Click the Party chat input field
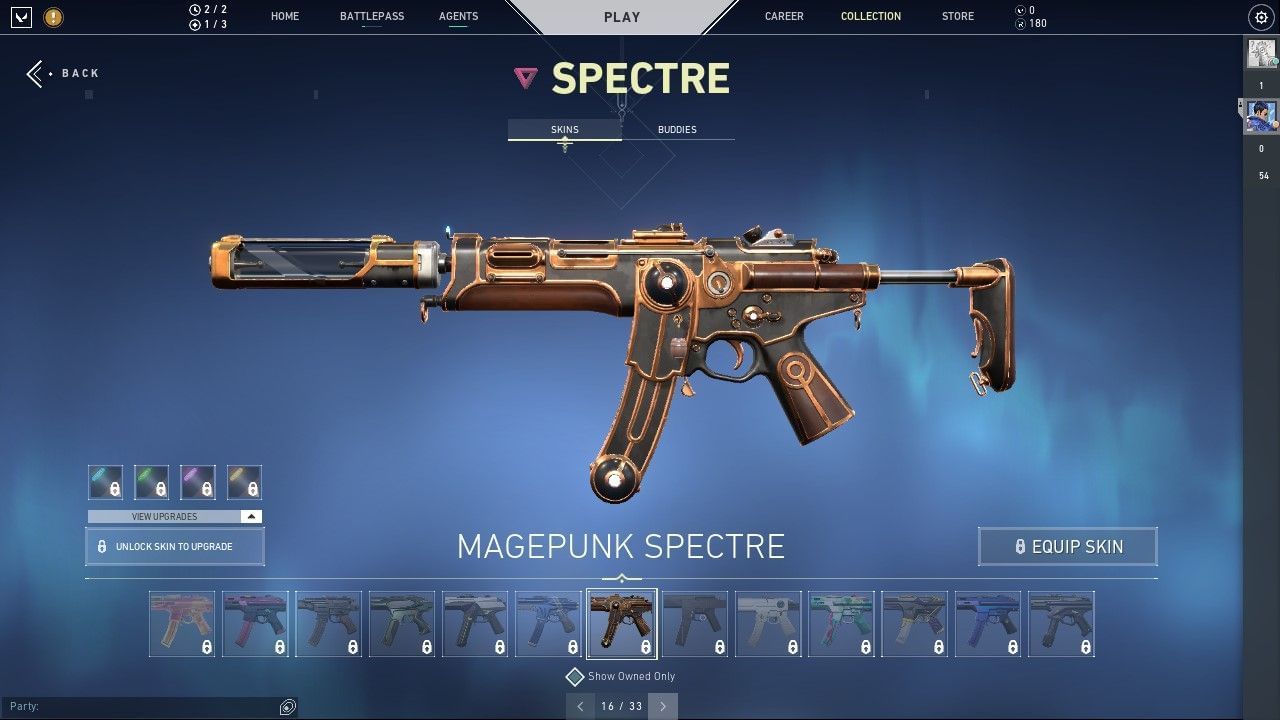Image resolution: width=1280 pixels, height=720 pixels. tap(140, 706)
